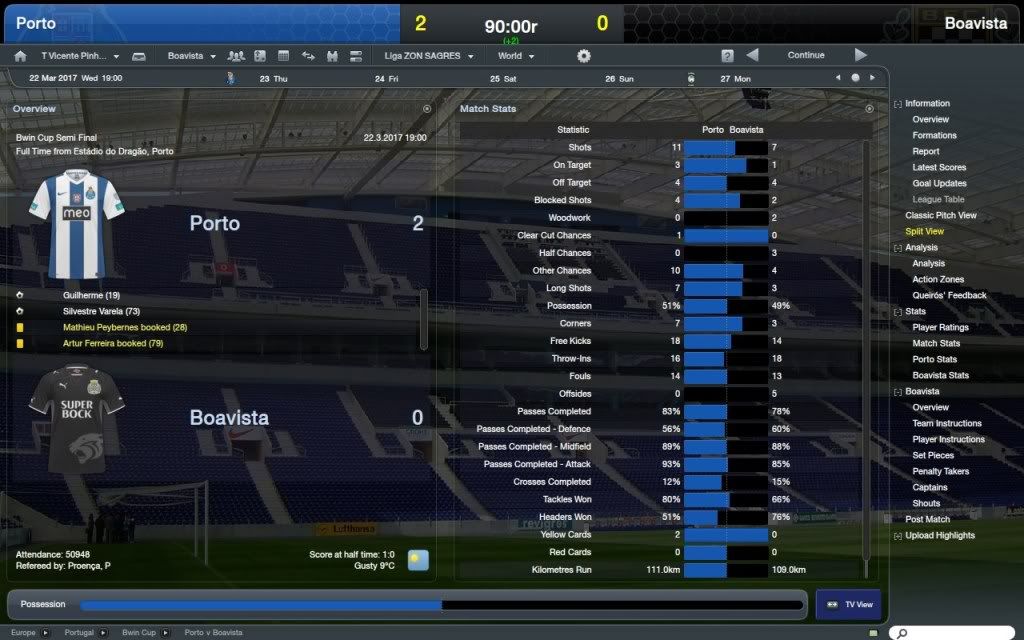Show the Formations page
This screenshot has height=640, width=1024.
pyautogui.click(x=934, y=136)
